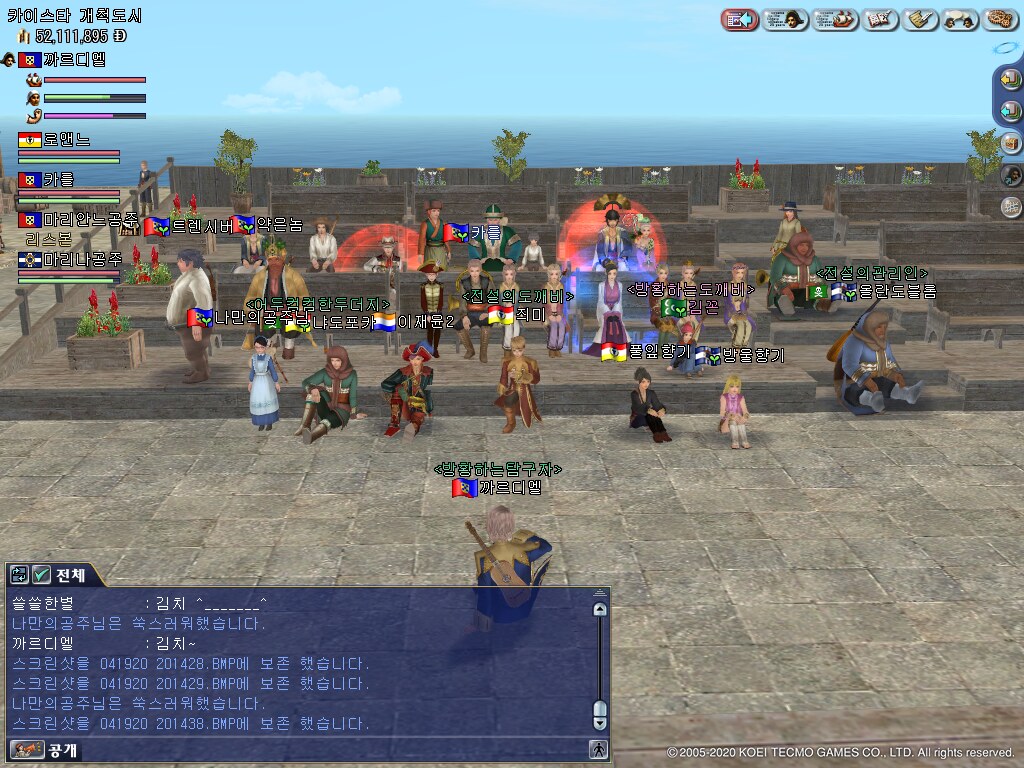Click the grid map round icon

click(x=1011, y=207)
